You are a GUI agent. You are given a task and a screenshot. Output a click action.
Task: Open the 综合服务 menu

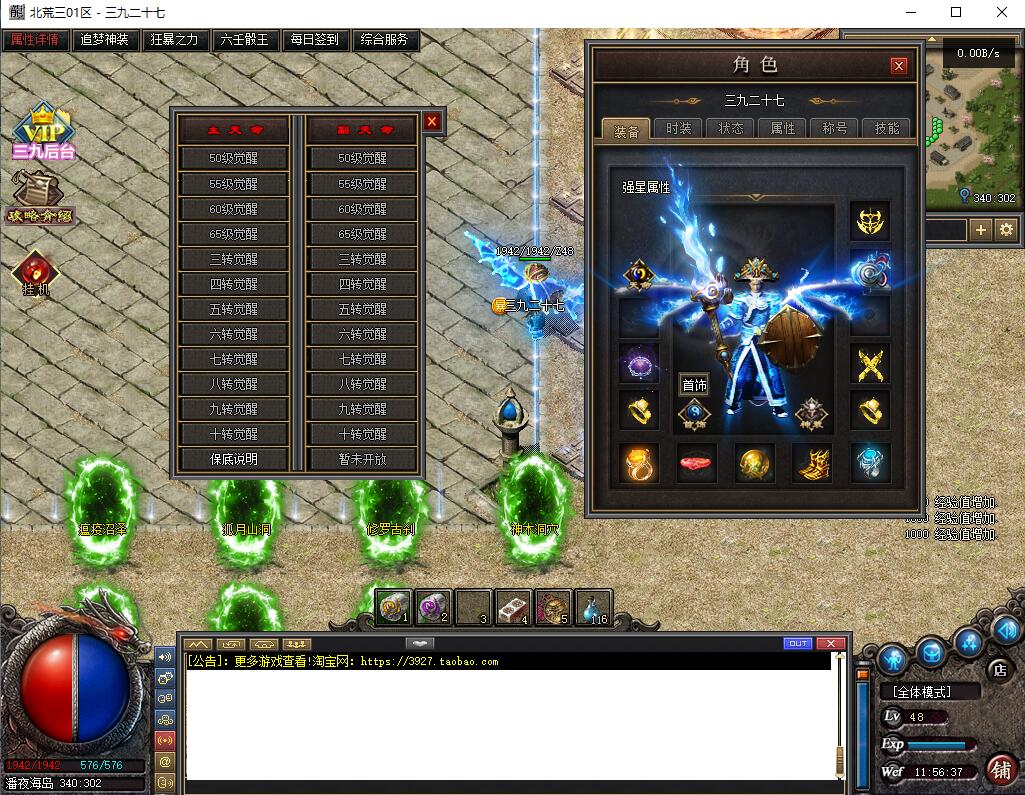point(383,40)
